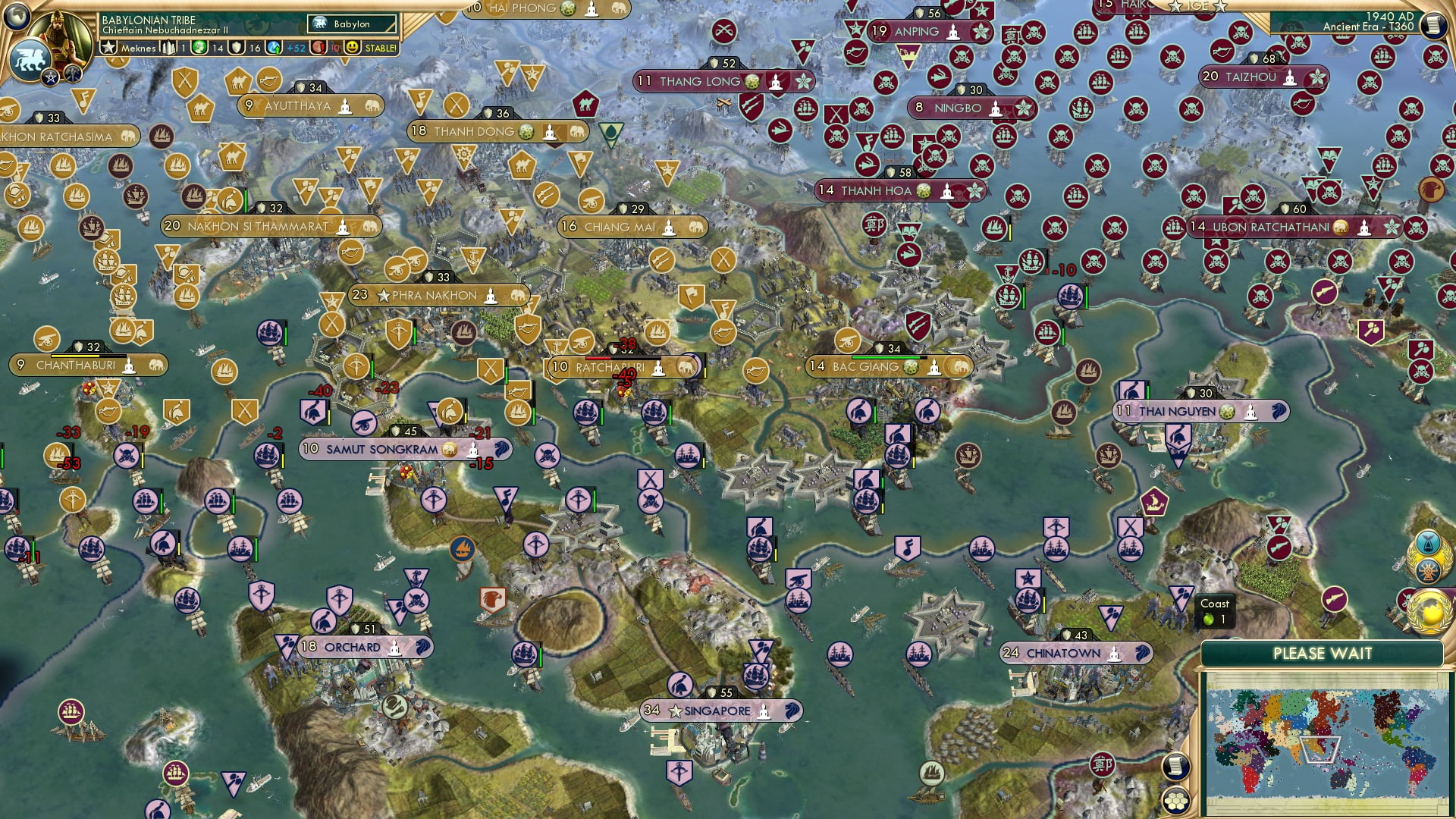The height and width of the screenshot is (819, 1456).
Task: Click the star icon beside Meknes
Action: (x=107, y=46)
